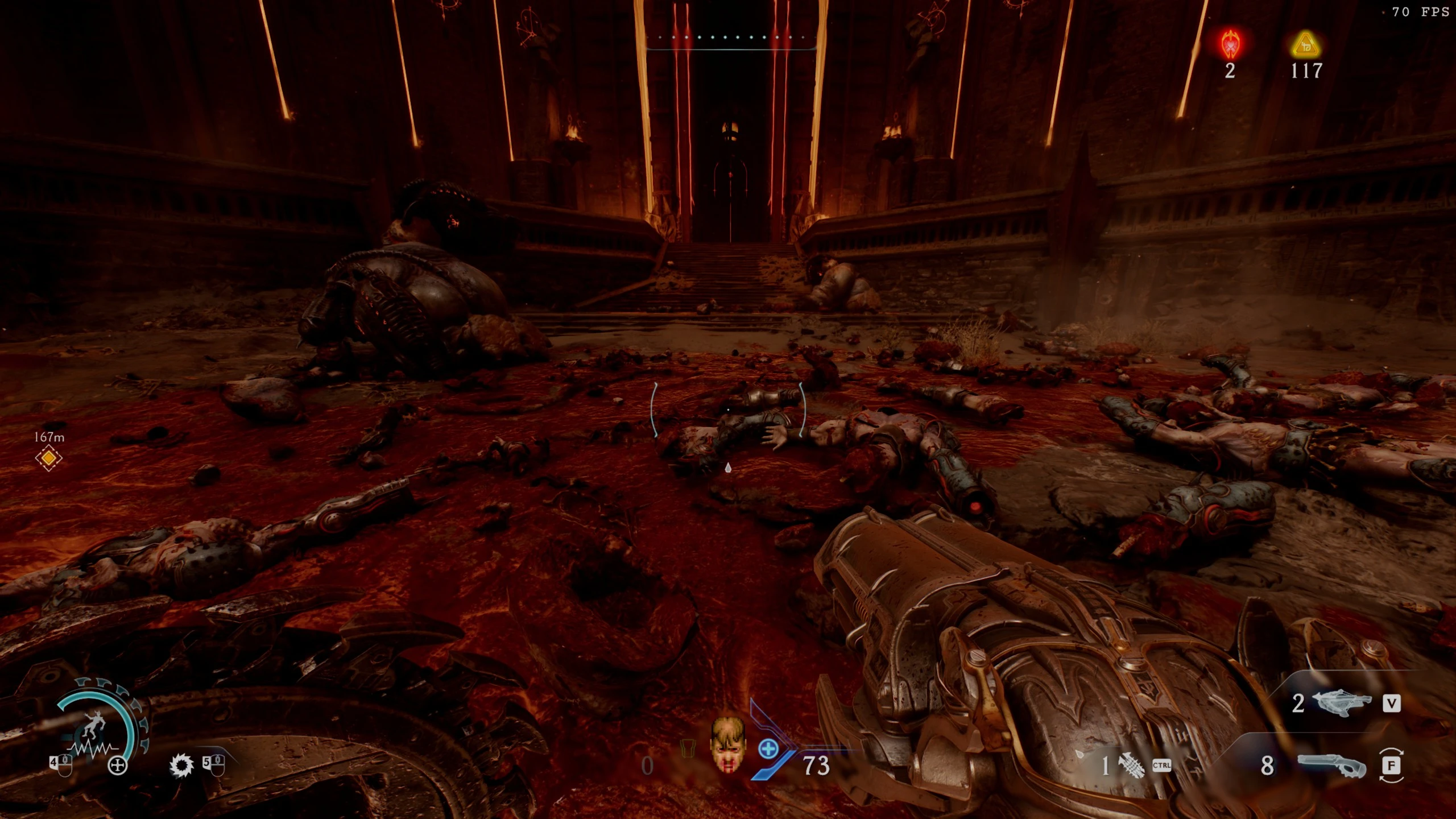Click the green armor shard indicator
Viewport: 1456px width, 819px height.
pyautogui.click(x=688, y=747)
